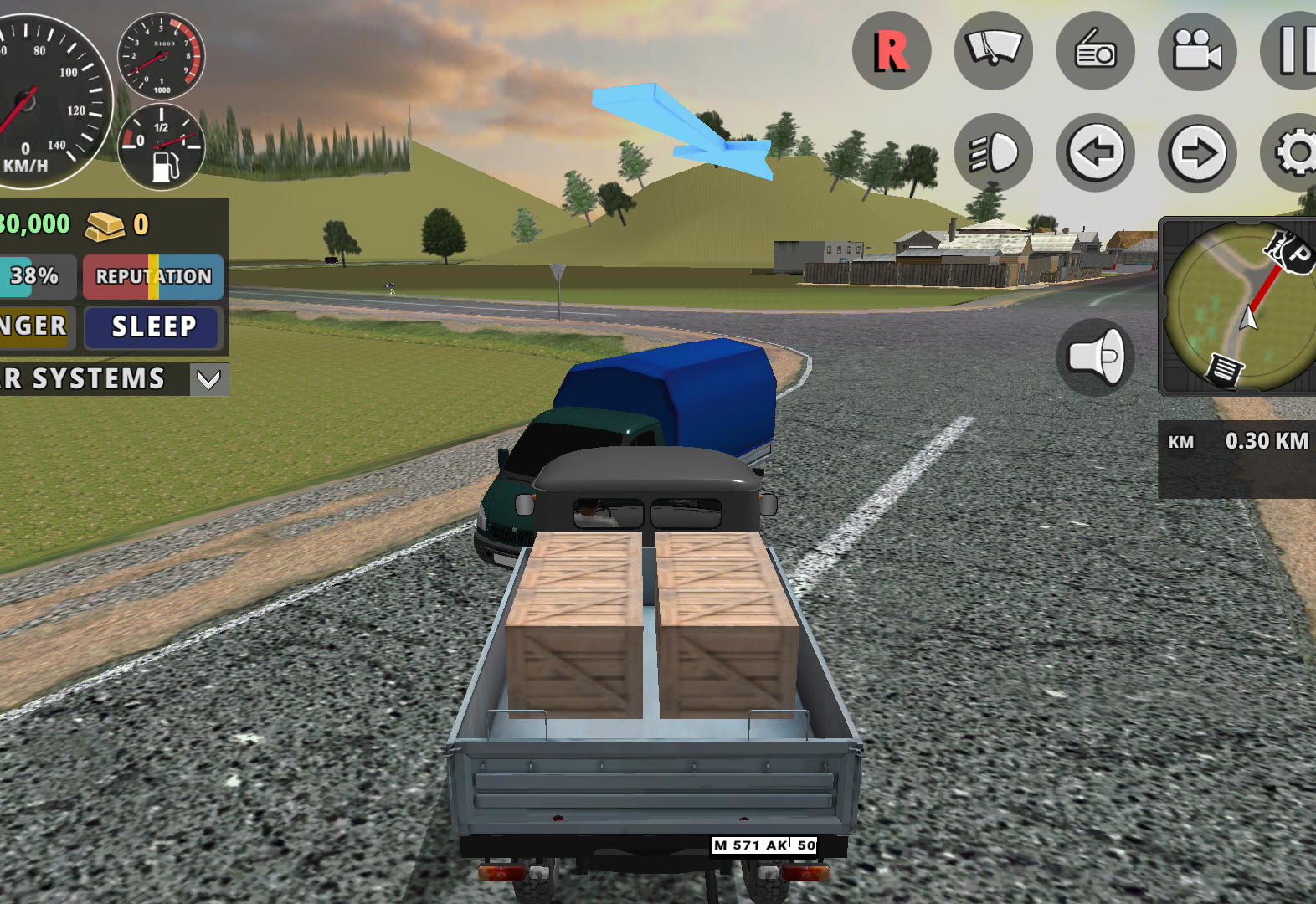This screenshot has height=904, width=1316.
Task: View the REPUTATION status bar
Action: tap(152, 276)
